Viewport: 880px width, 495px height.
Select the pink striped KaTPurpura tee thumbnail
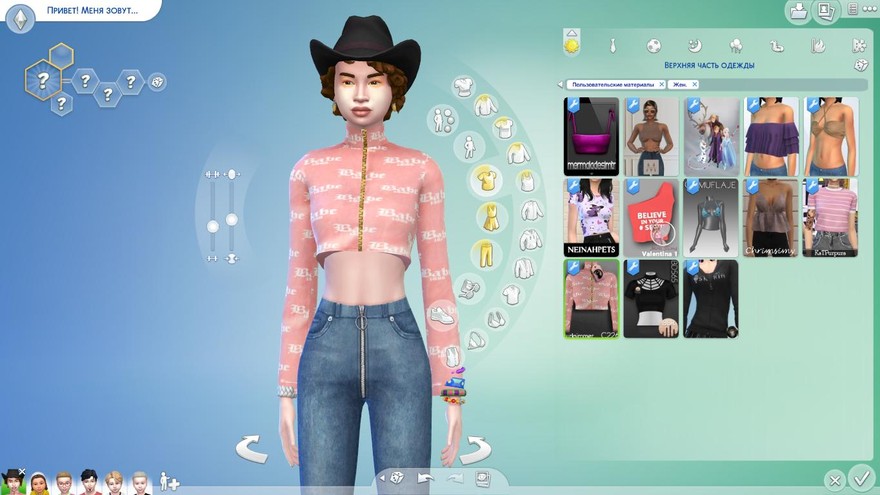[830, 217]
